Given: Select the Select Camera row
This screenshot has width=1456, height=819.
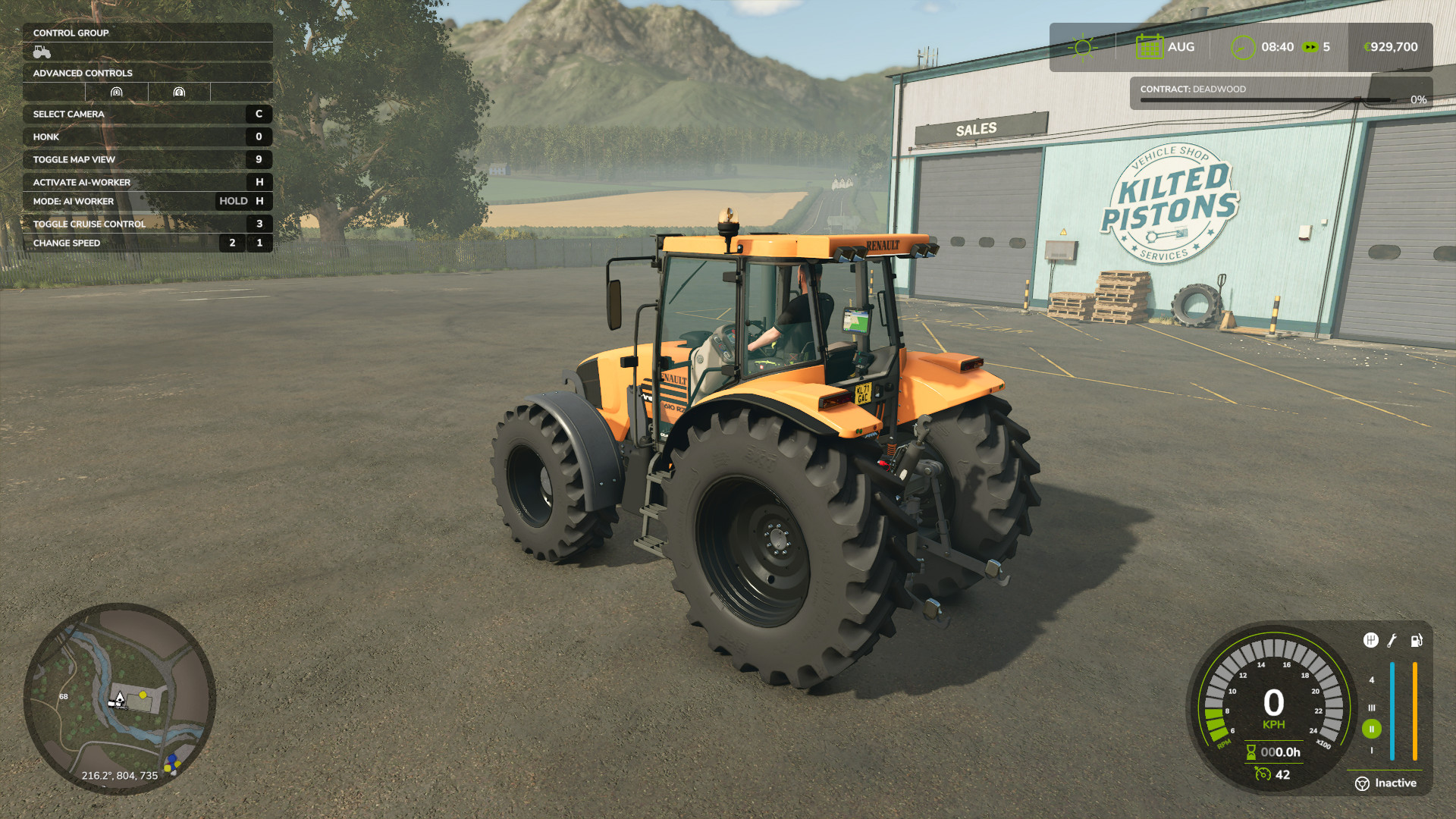Looking at the screenshot, I should 147,114.
